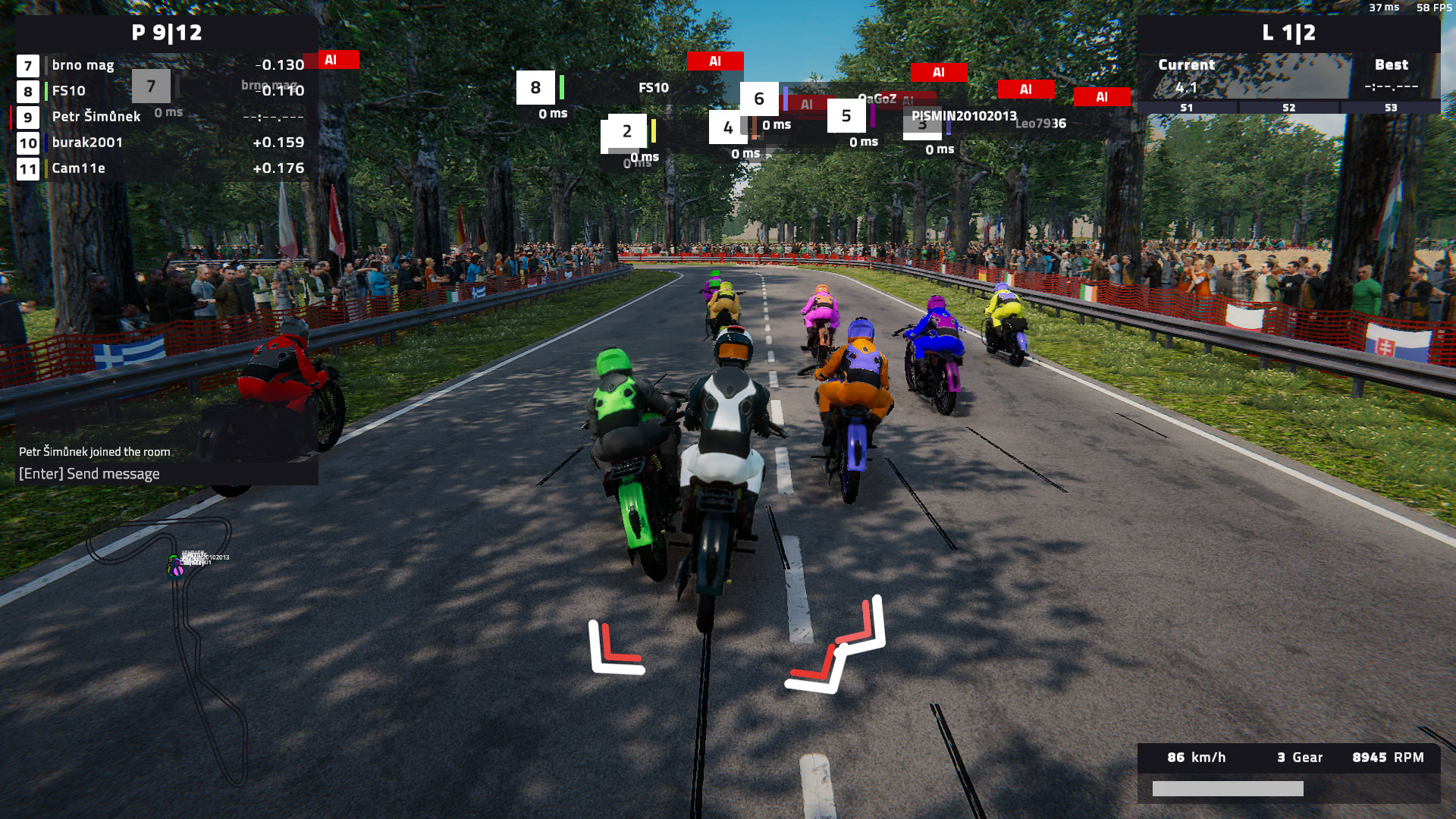Image resolution: width=1456 pixels, height=819 pixels.
Task: Expand the Best lap time display
Action: tap(1392, 76)
